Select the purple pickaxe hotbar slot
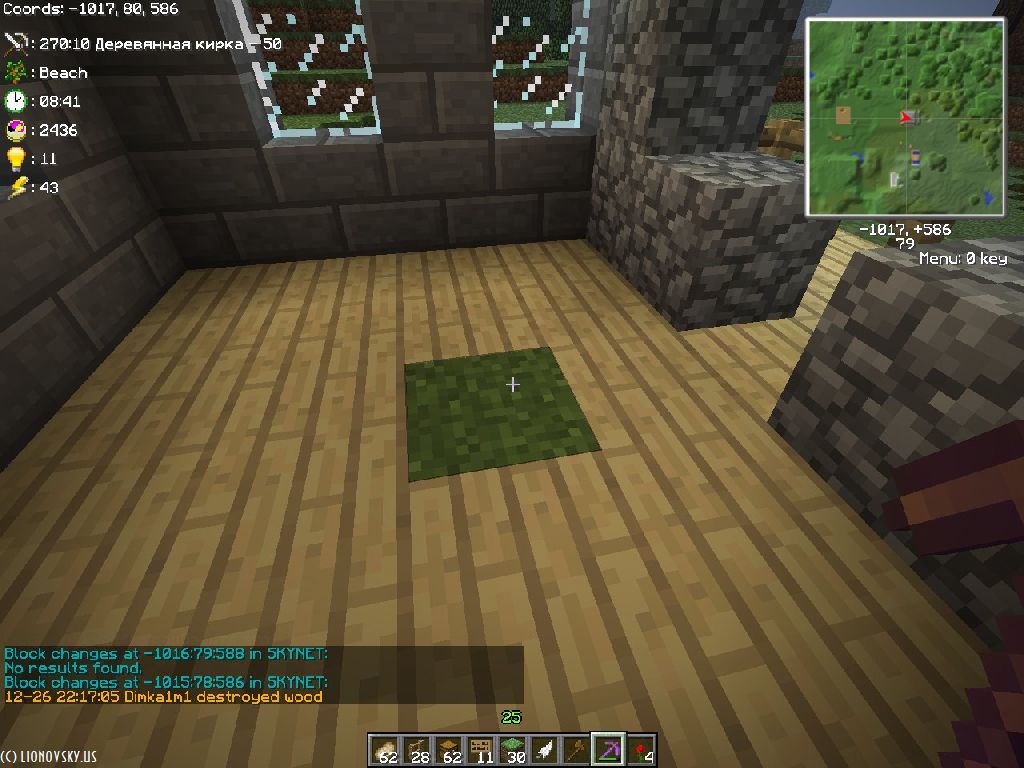 [x=608, y=750]
